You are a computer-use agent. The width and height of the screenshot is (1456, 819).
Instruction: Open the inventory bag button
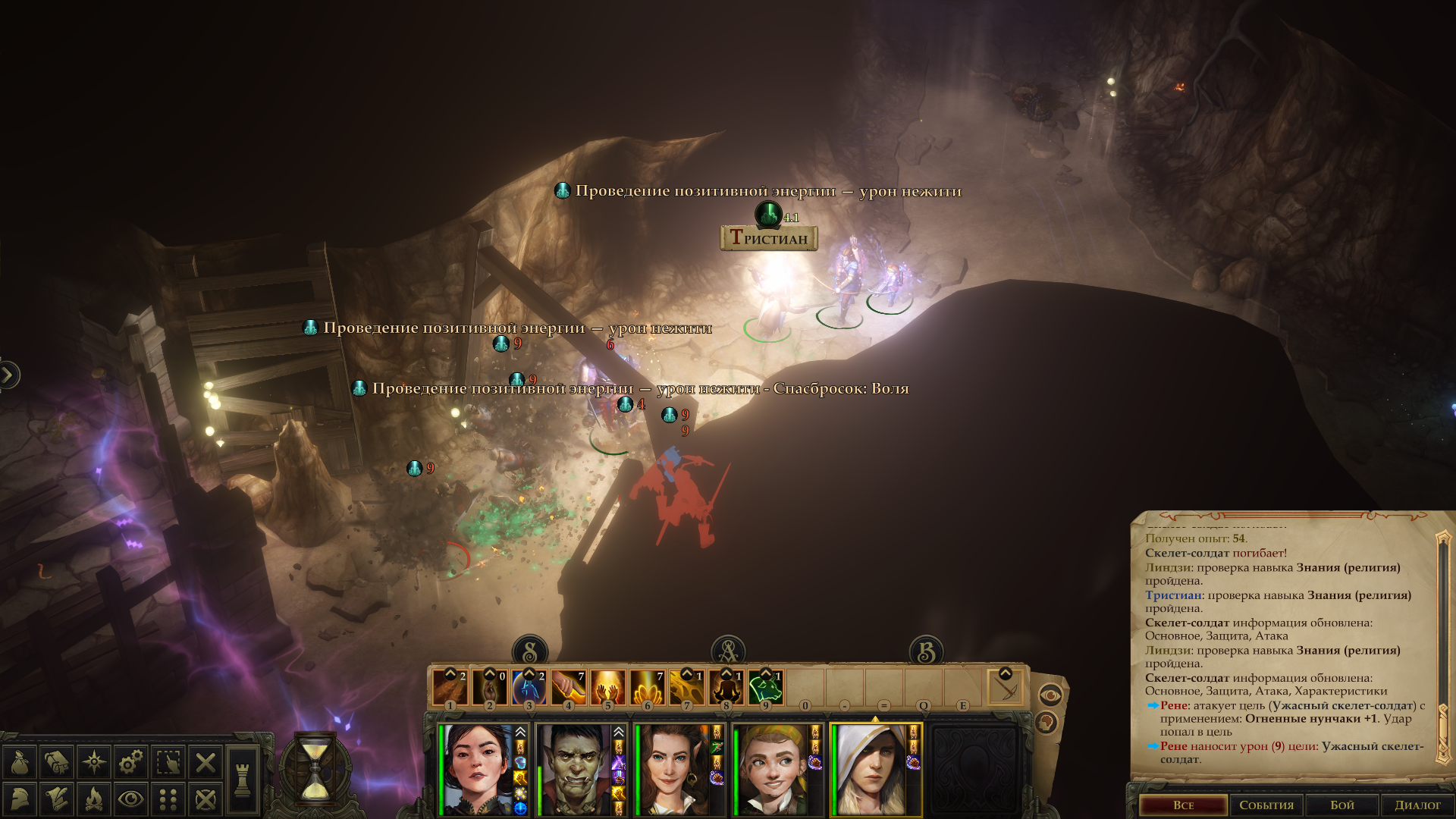click(20, 762)
